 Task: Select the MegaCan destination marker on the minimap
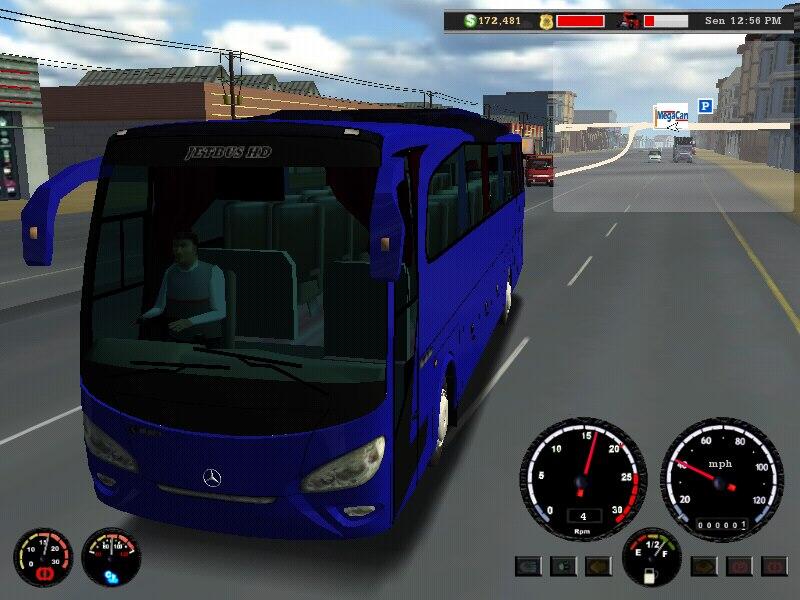click(670, 117)
